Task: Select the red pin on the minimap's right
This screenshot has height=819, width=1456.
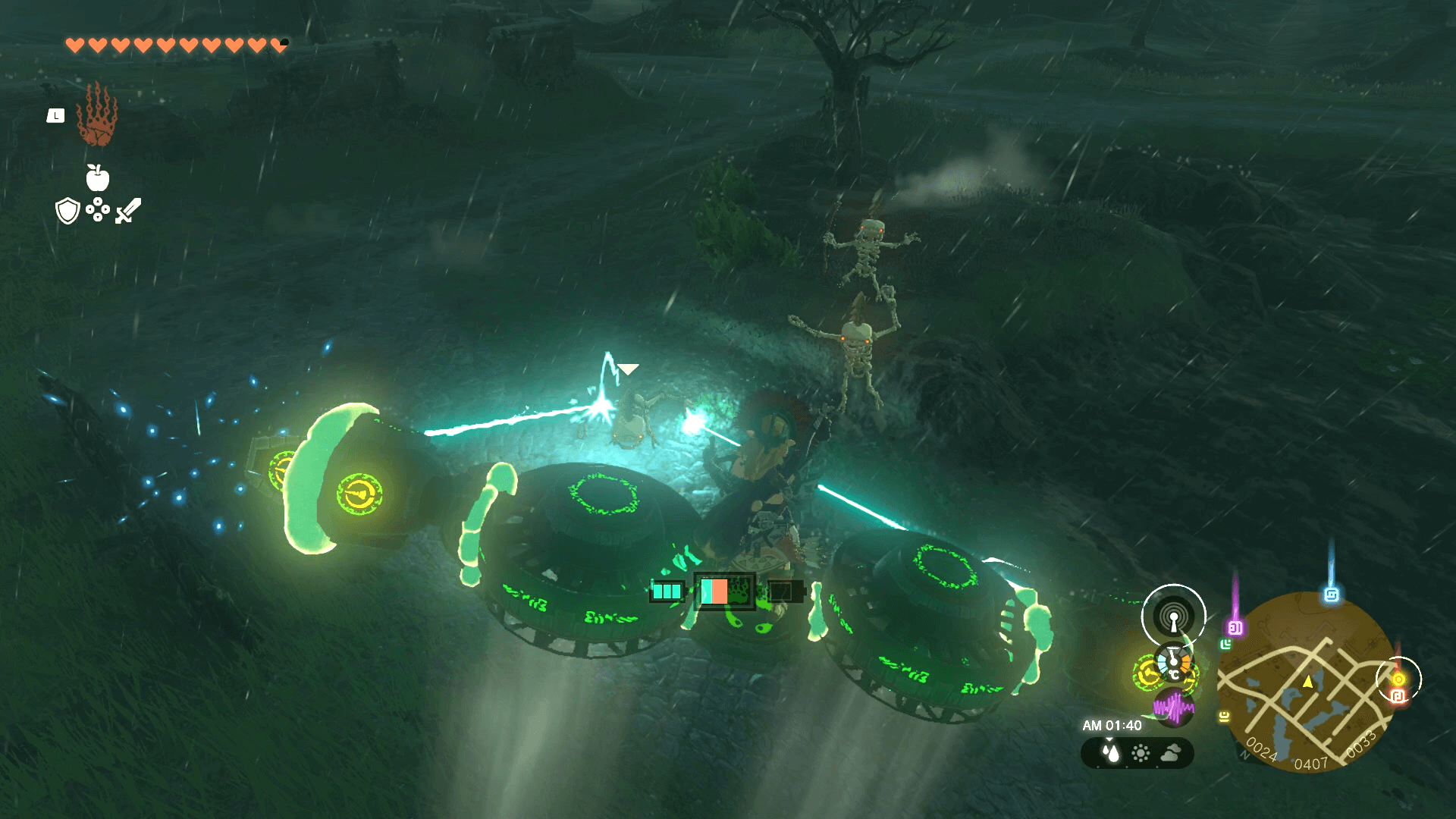Action: pos(1398,695)
